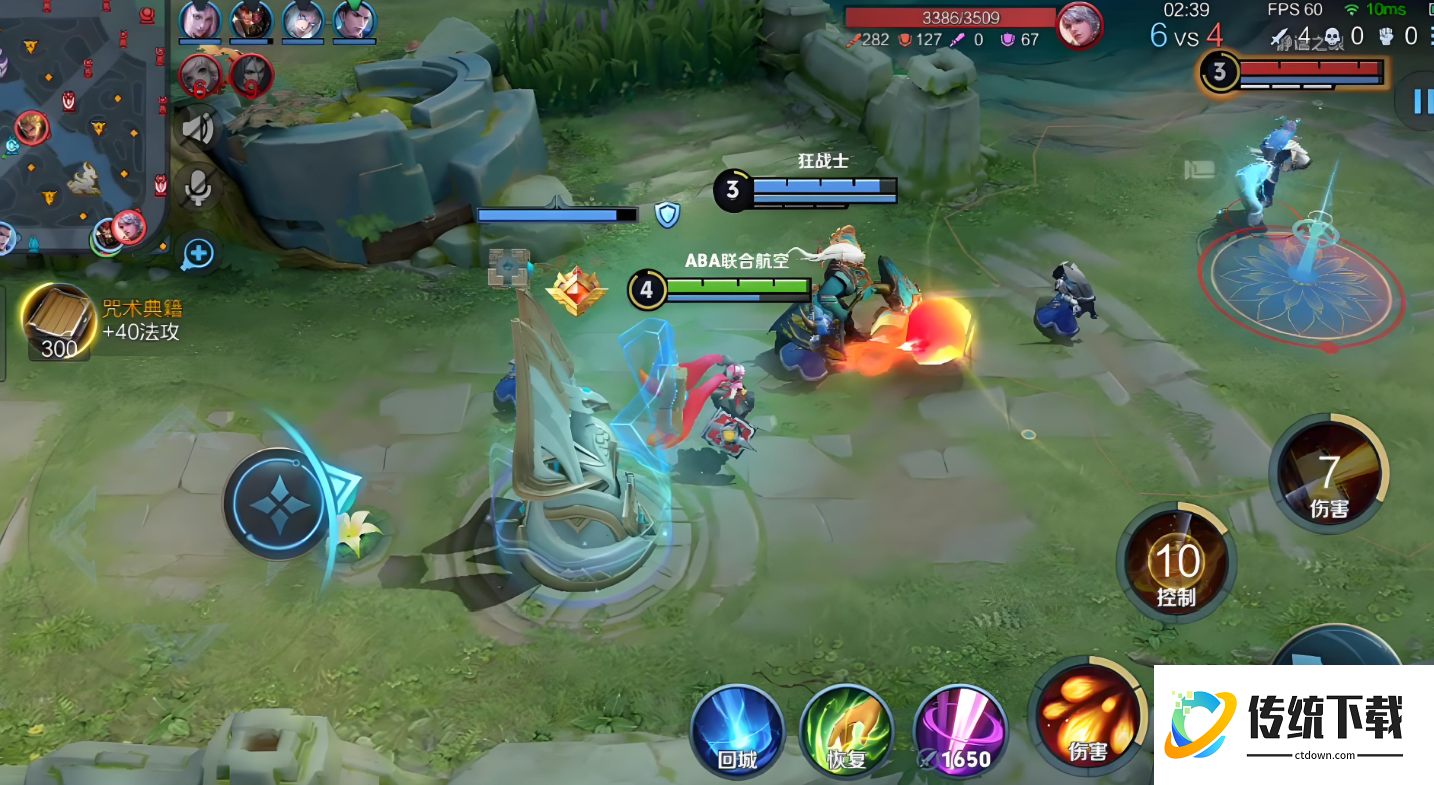Tap the 伤害 skill showing cooldown 7

tap(1328, 475)
